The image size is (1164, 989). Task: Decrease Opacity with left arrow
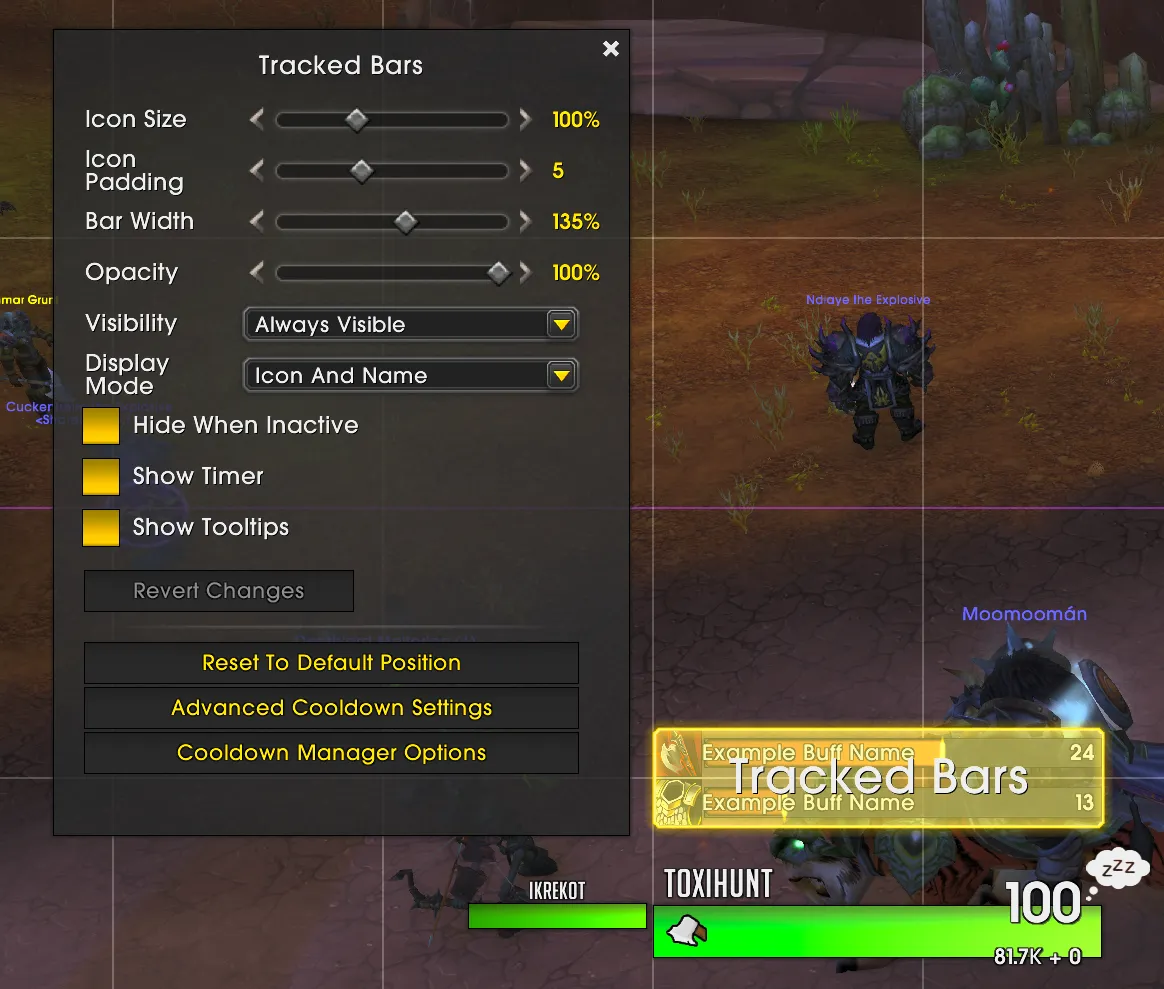coord(257,273)
